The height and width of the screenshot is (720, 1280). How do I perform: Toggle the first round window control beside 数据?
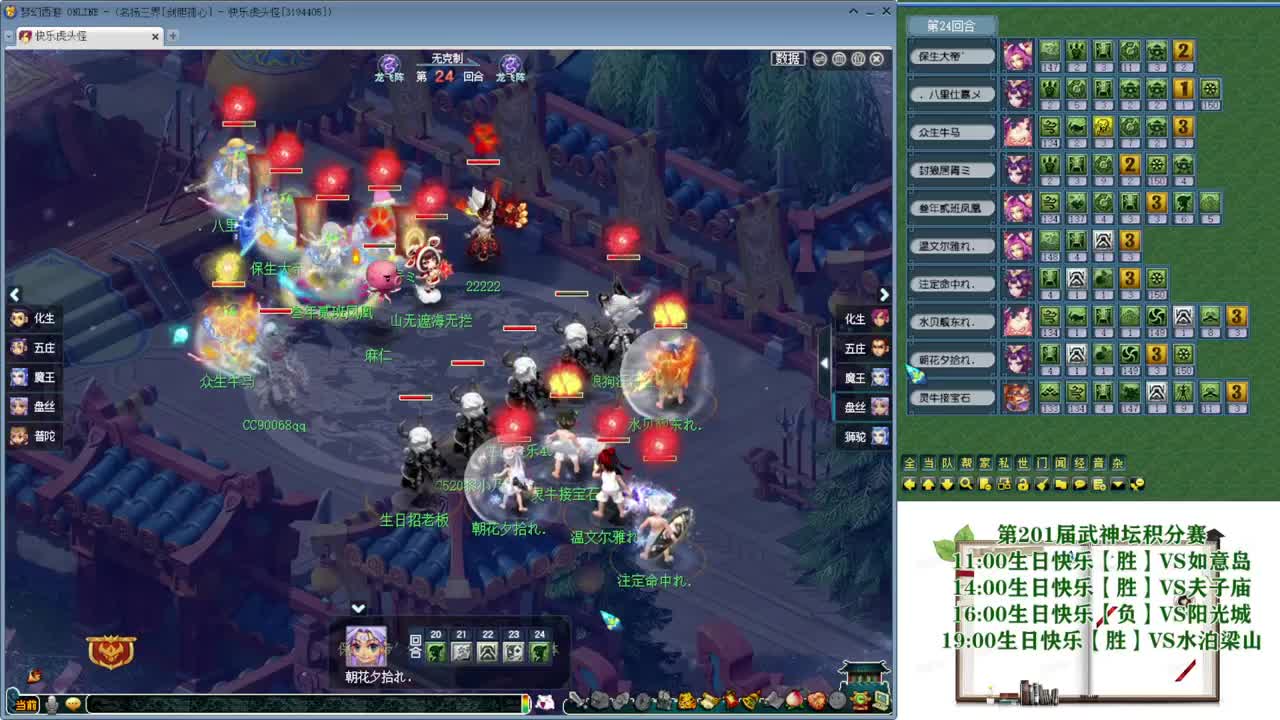coord(820,59)
